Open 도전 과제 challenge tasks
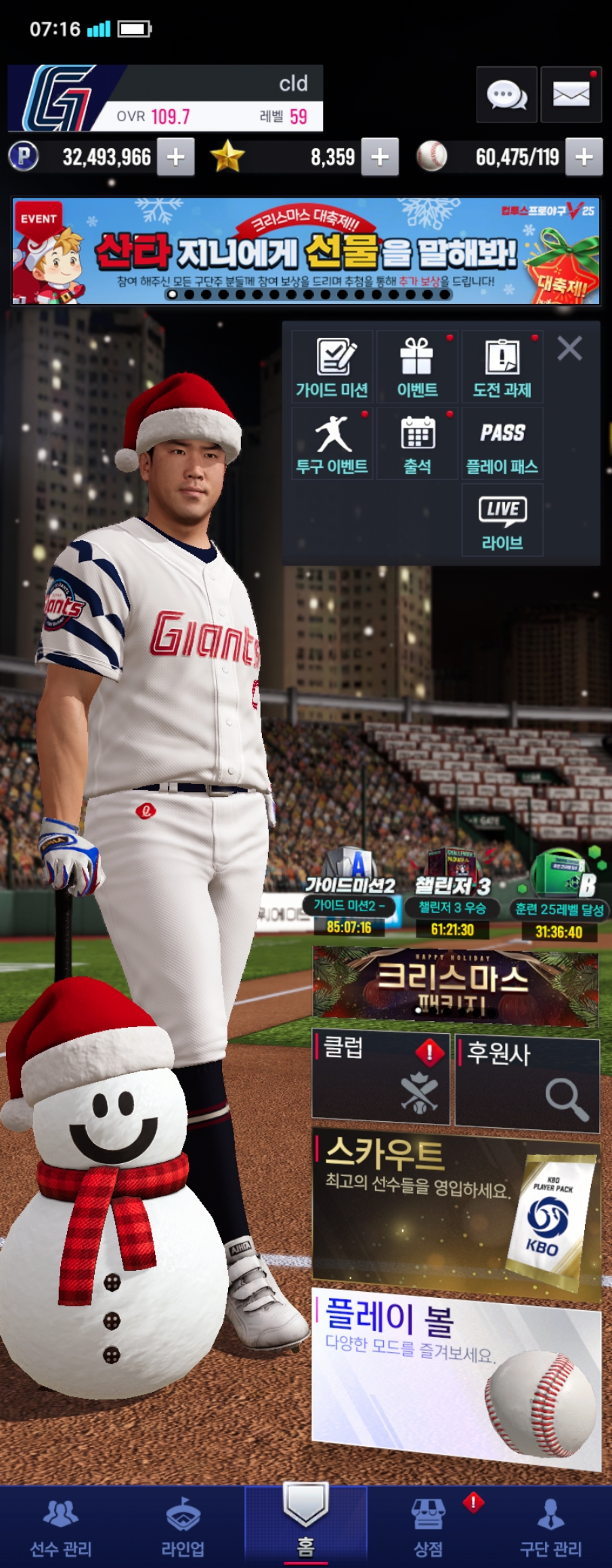Image resolution: width=612 pixels, height=1568 pixels. click(x=502, y=368)
